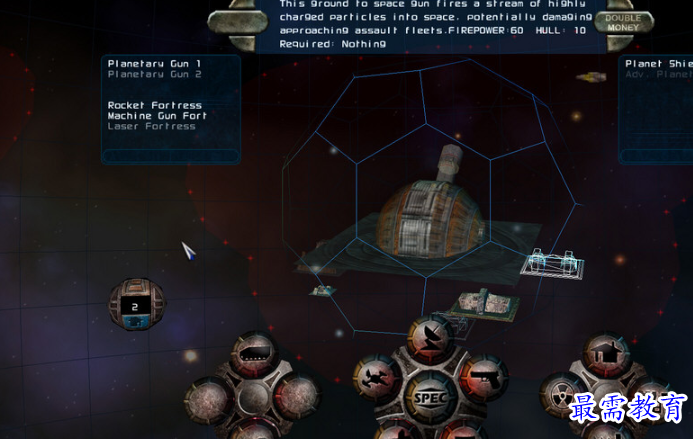Image resolution: width=693 pixels, height=439 pixels.
Task: Choose the pistol weapon icon
Action: click(484, 378)
